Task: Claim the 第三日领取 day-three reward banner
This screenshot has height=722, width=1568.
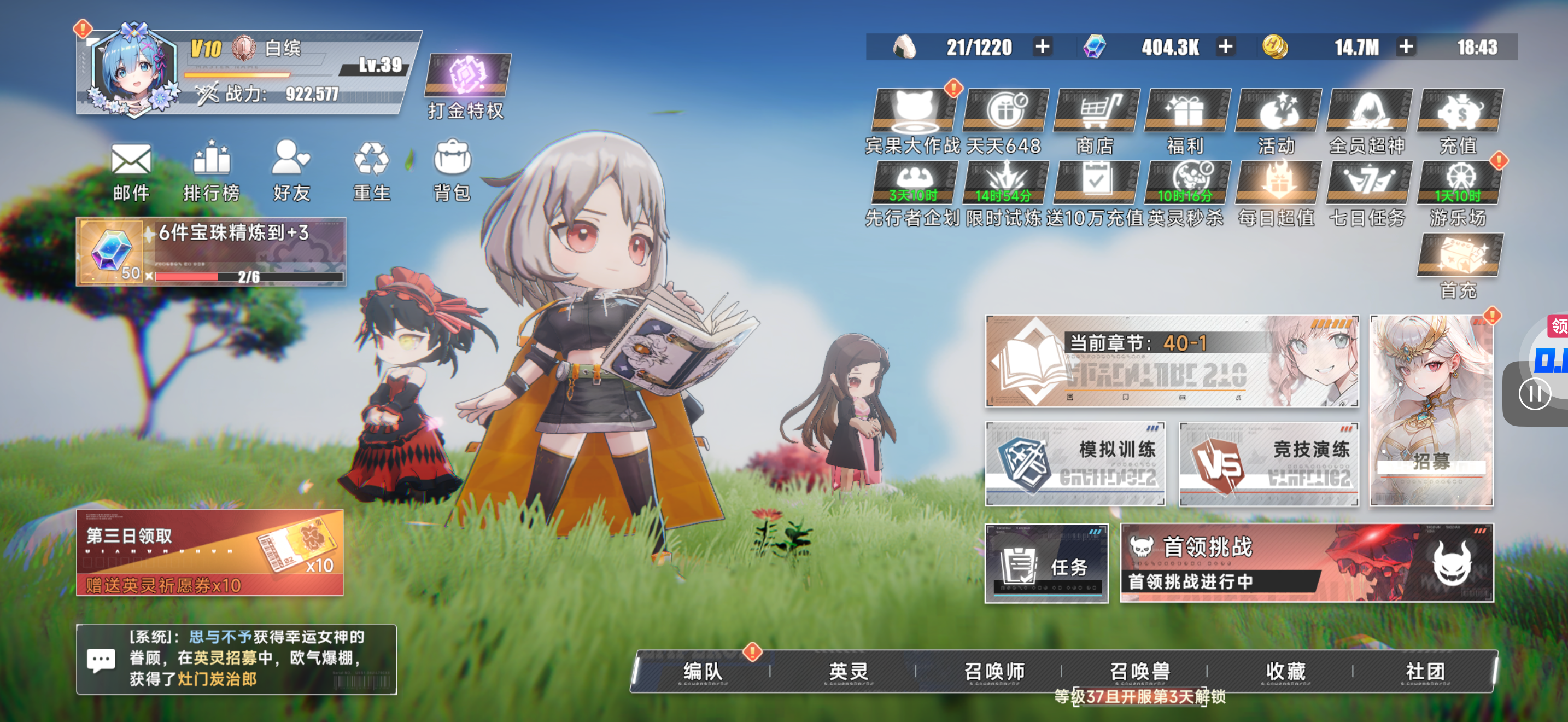Action: pos(209,552)
